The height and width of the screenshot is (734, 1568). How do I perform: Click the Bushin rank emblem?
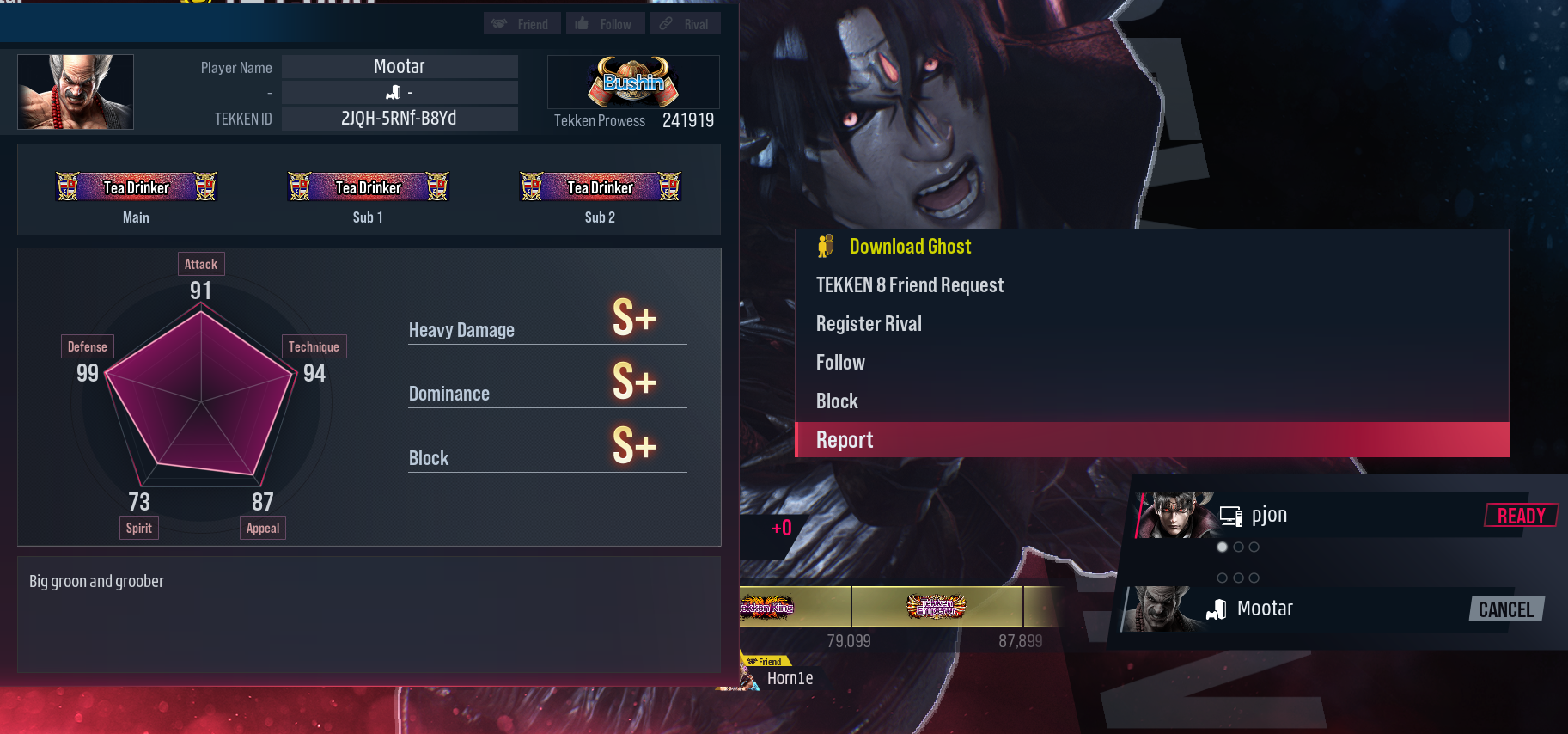(633, 82)
